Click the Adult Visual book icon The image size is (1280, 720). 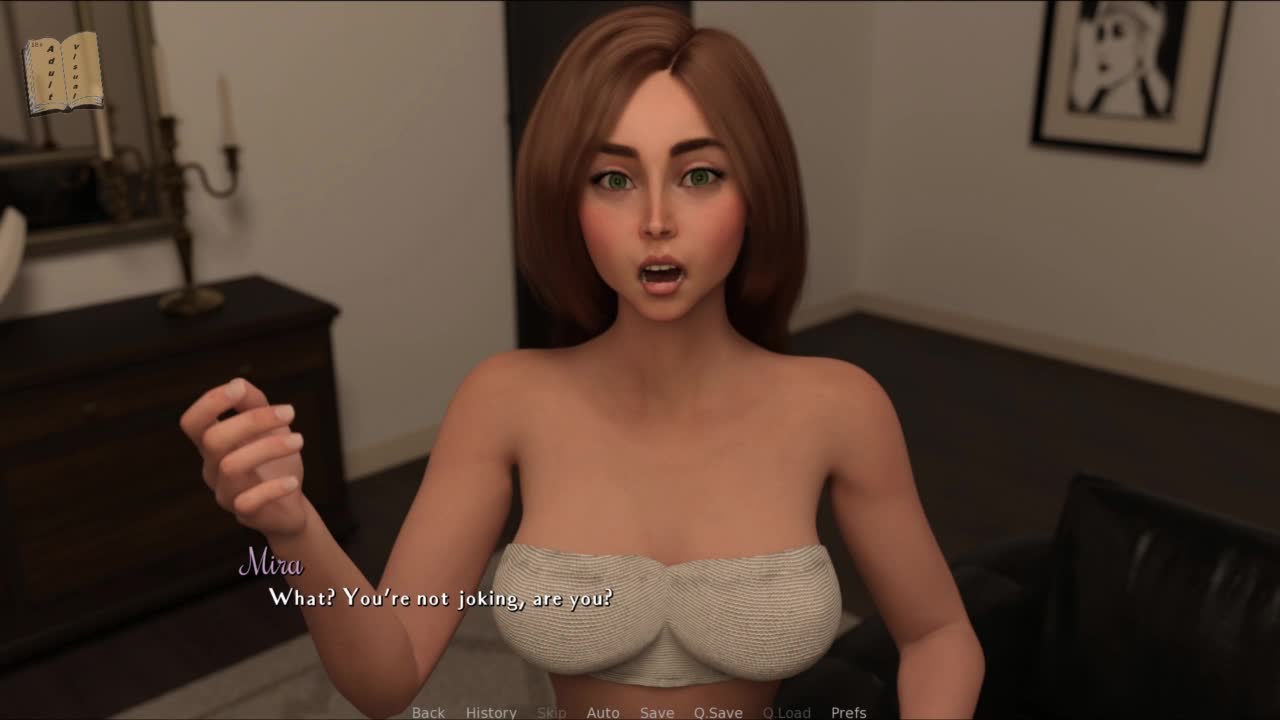pyautogui.click(x=63, y=72)
